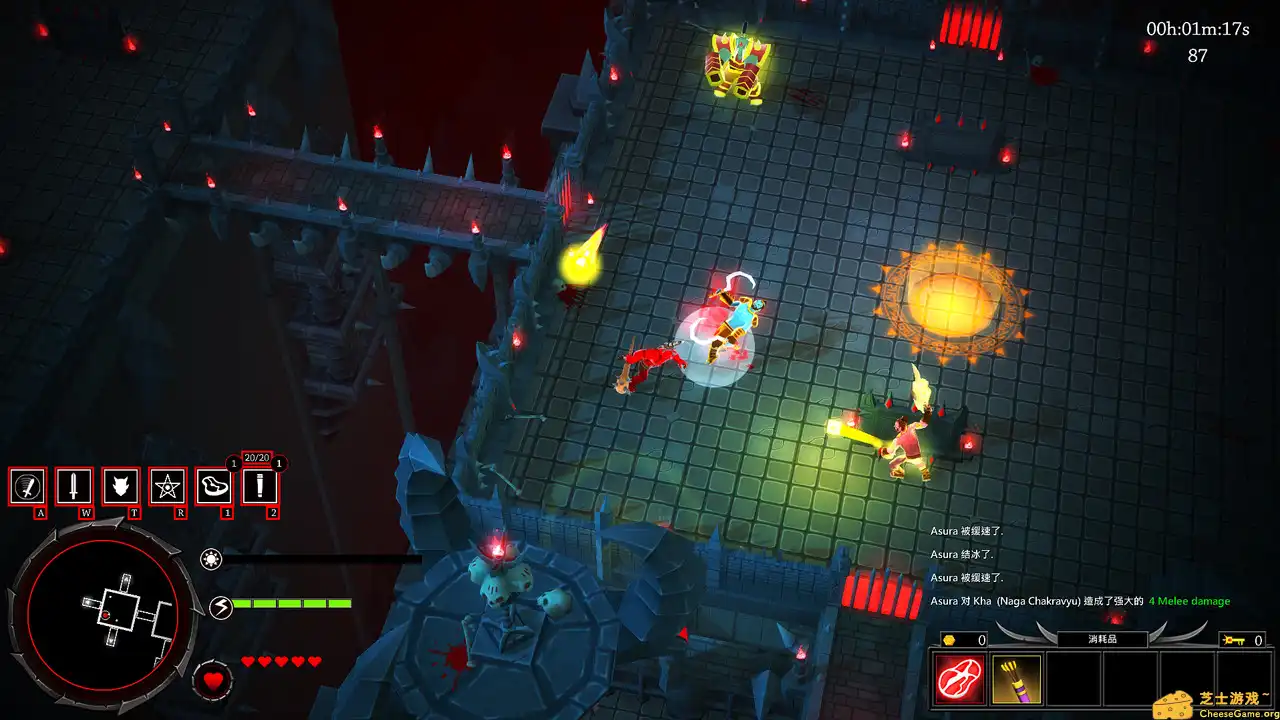Use the dynamite item in hotbar slot 2
This screenshot has width=1280, height=720.
click(x=260, y=487)
